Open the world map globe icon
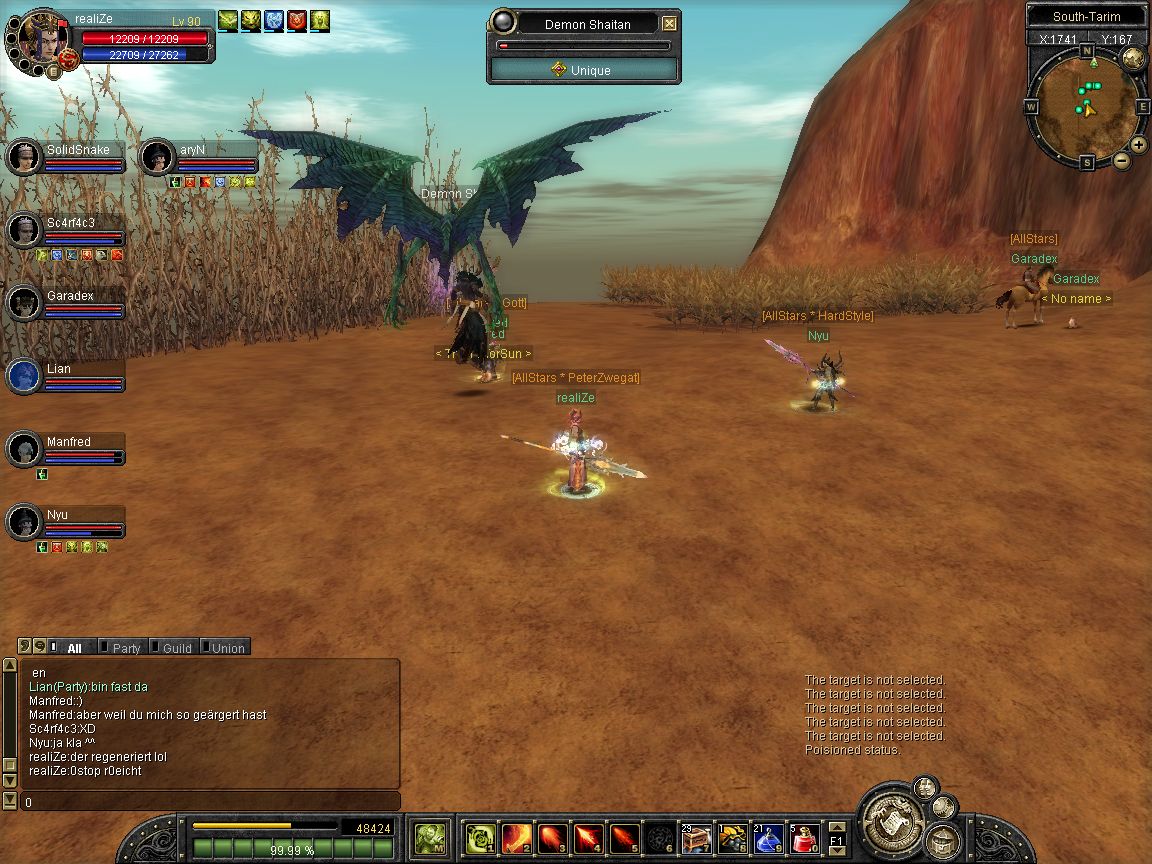Image resolution: width=1152 pixels, height=864 pixels. click(x=1133, y=57)
